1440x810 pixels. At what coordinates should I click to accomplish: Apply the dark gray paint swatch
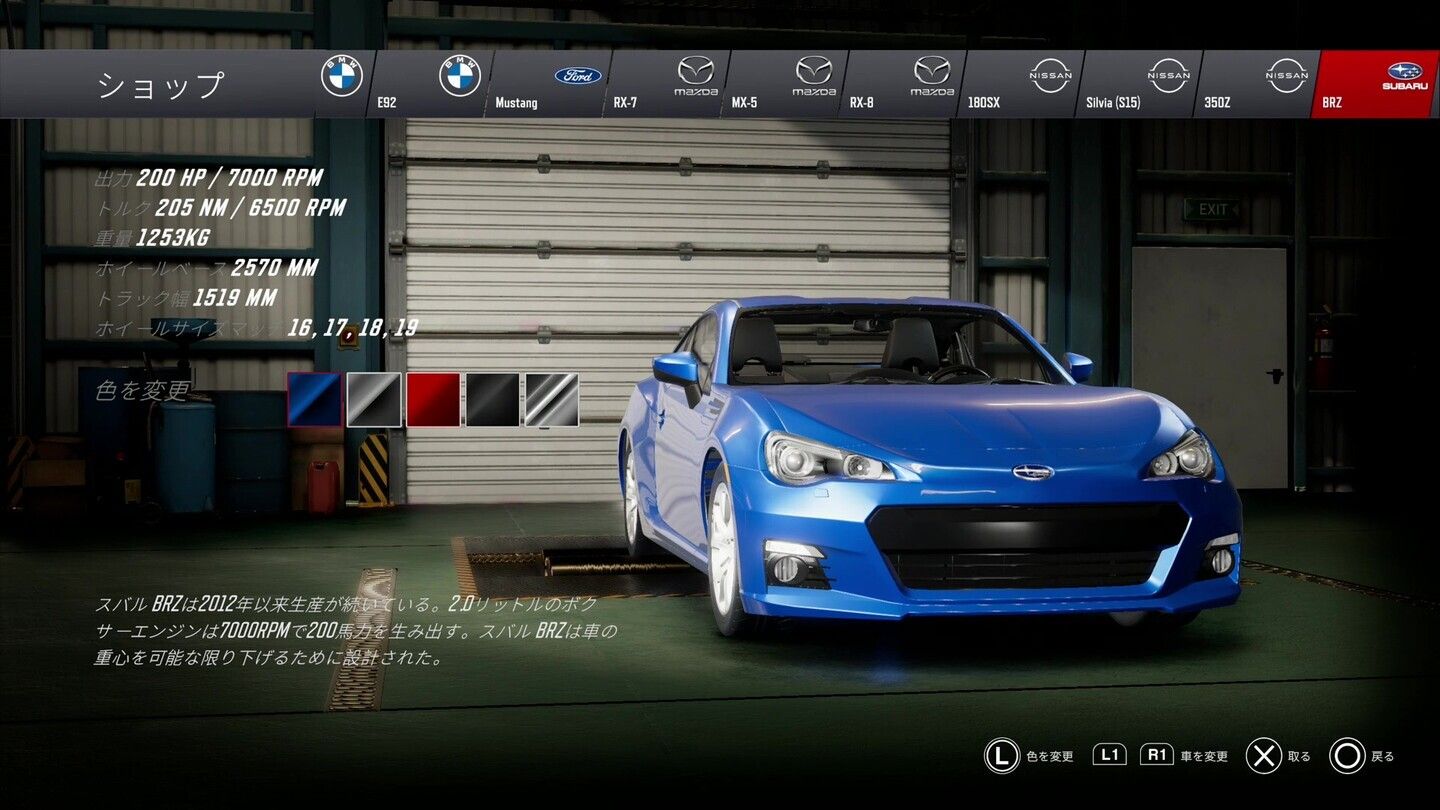tap(374, 400)
